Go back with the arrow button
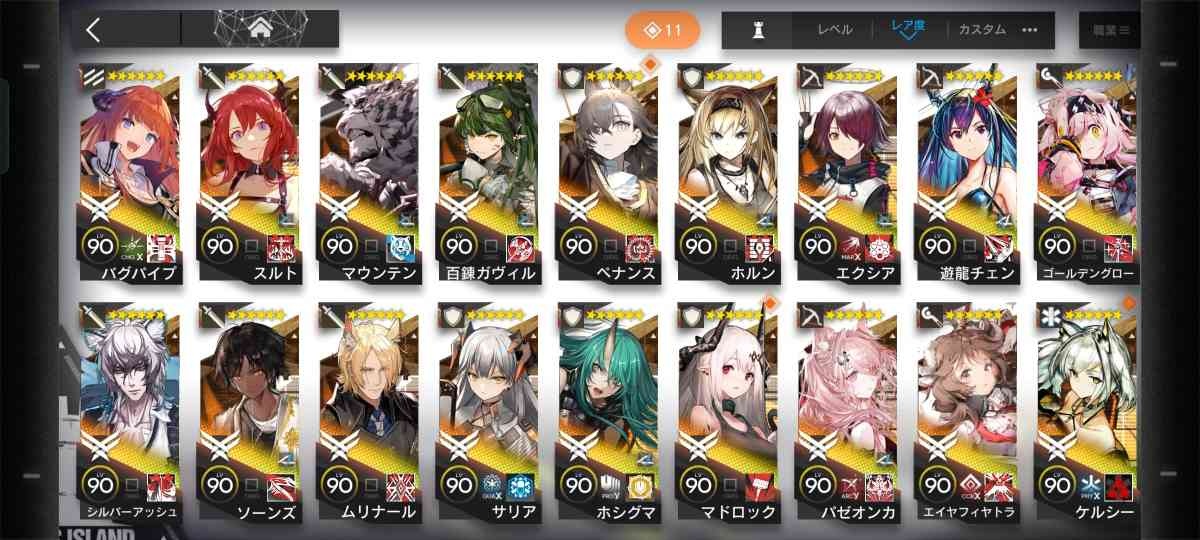Viewport: 1200px width, 540px height. click(x=95, y=30)
